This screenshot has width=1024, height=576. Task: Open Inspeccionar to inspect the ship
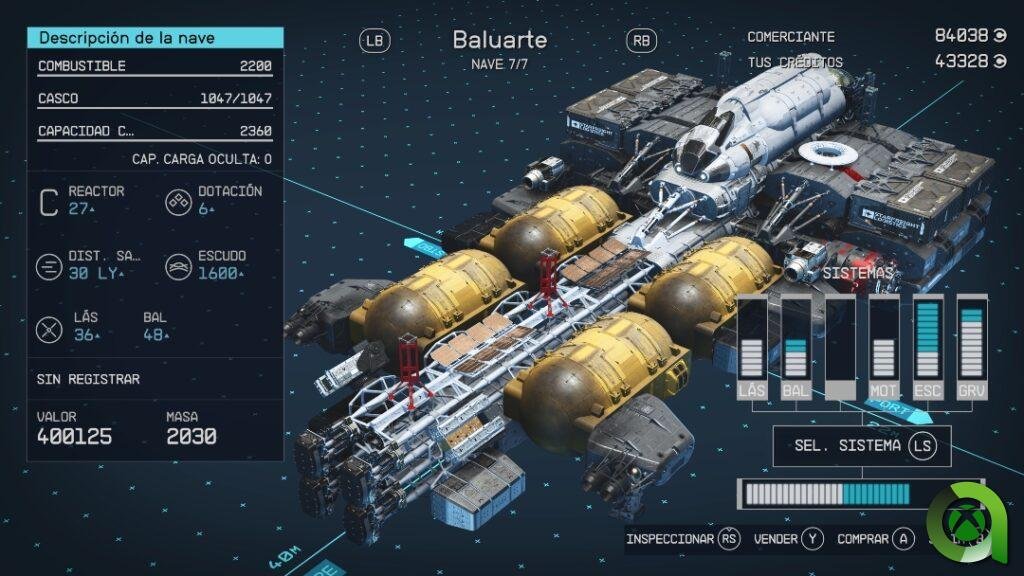682,539
